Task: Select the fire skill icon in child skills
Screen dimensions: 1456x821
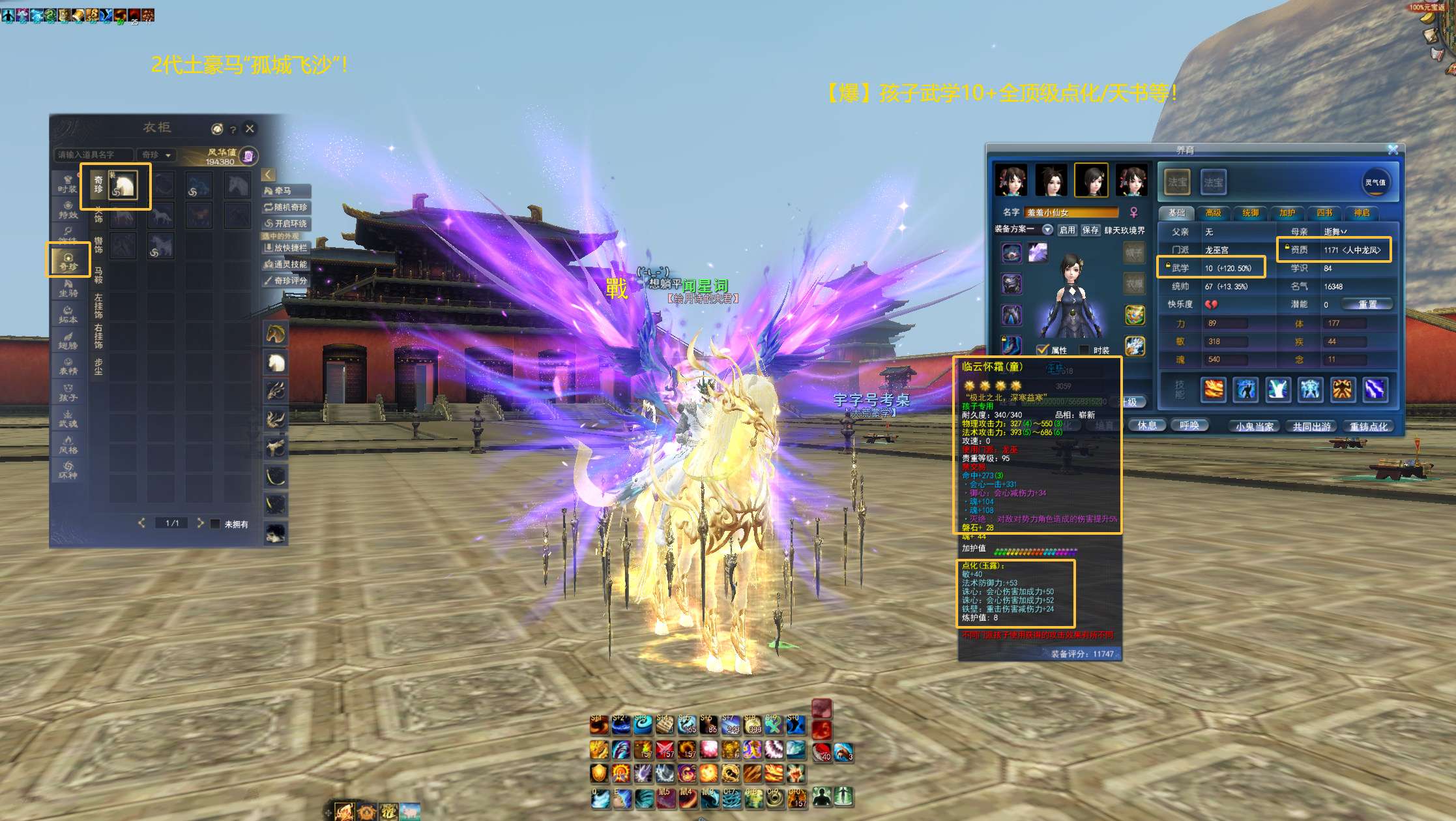Action: click(1214, 389)
